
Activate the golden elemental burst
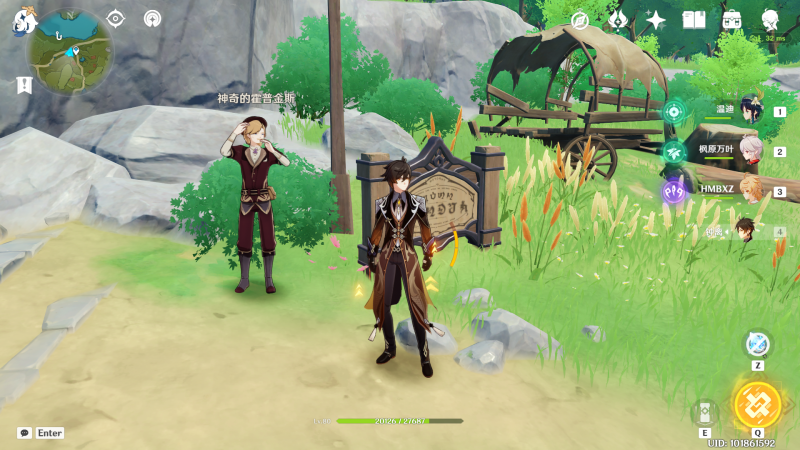coord(757,404)
